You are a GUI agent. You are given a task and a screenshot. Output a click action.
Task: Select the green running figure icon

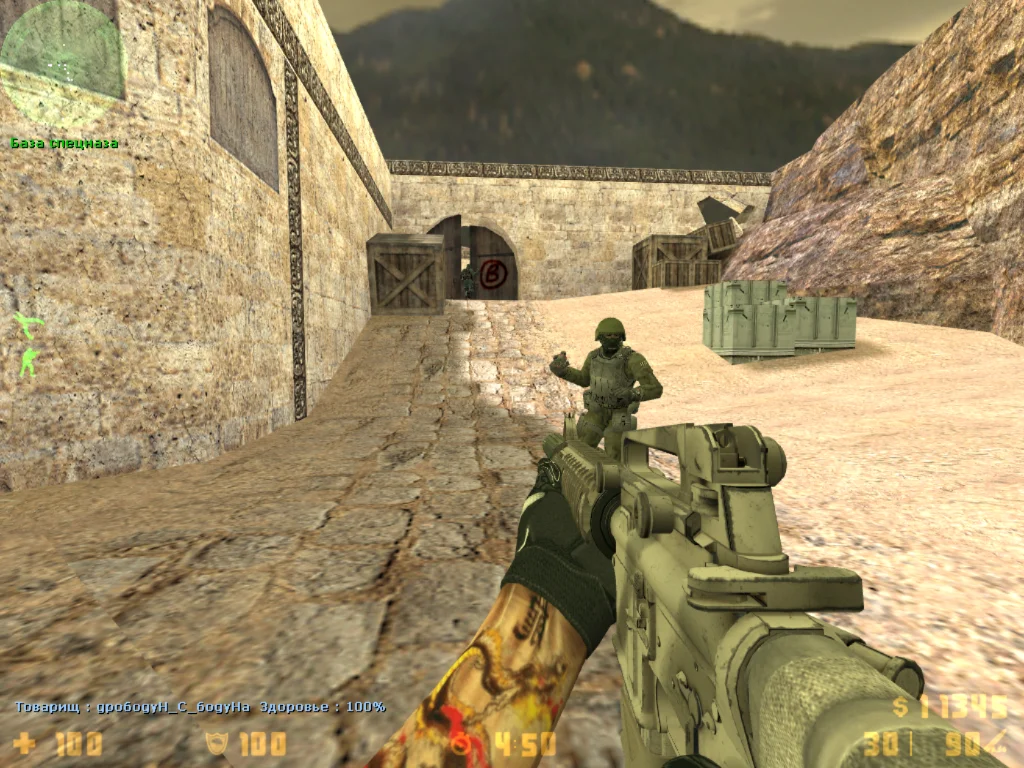tap(29, 324)
